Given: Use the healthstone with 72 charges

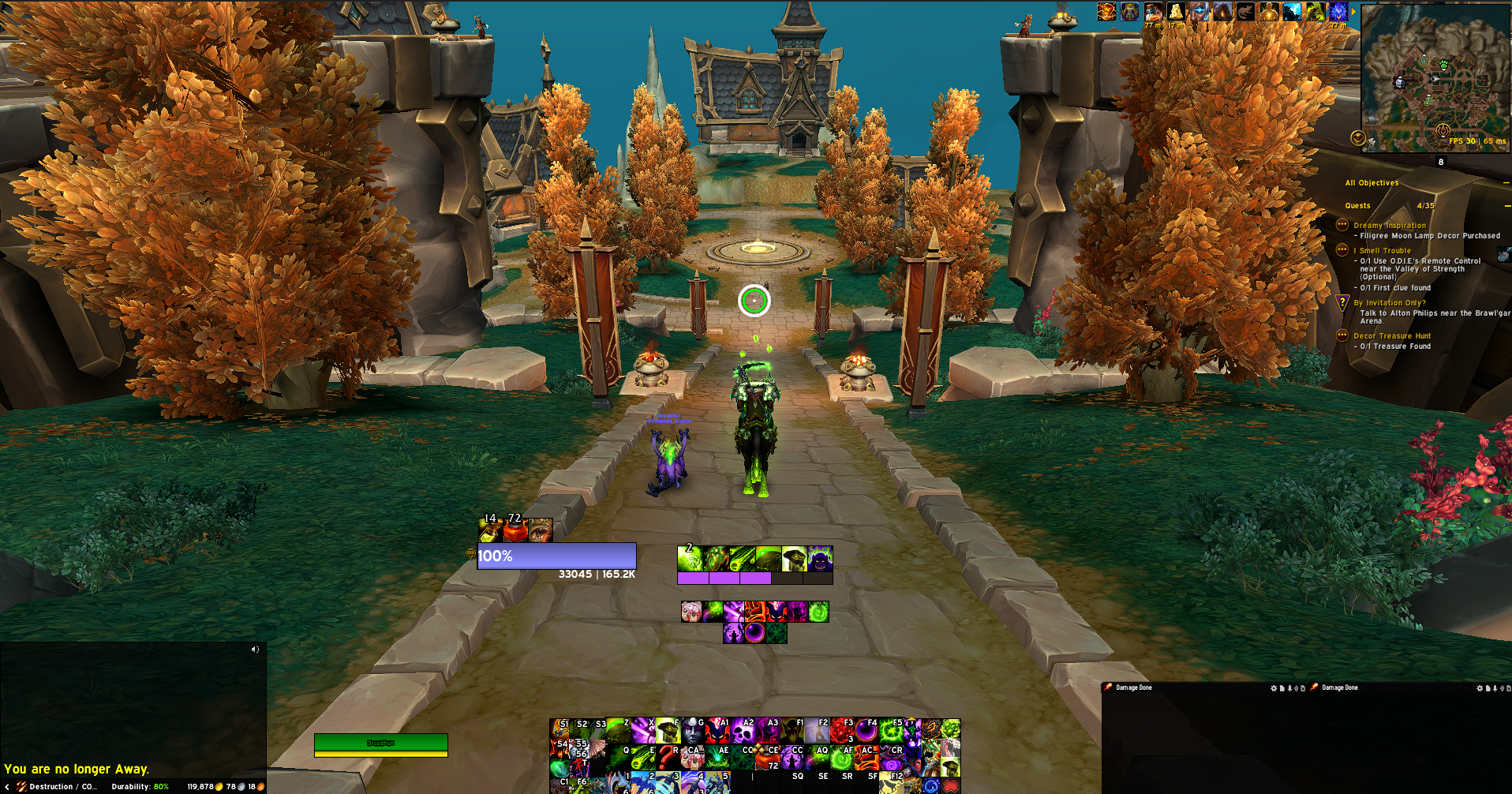Looking at the screenshot, I should click(x=766, y=759).
